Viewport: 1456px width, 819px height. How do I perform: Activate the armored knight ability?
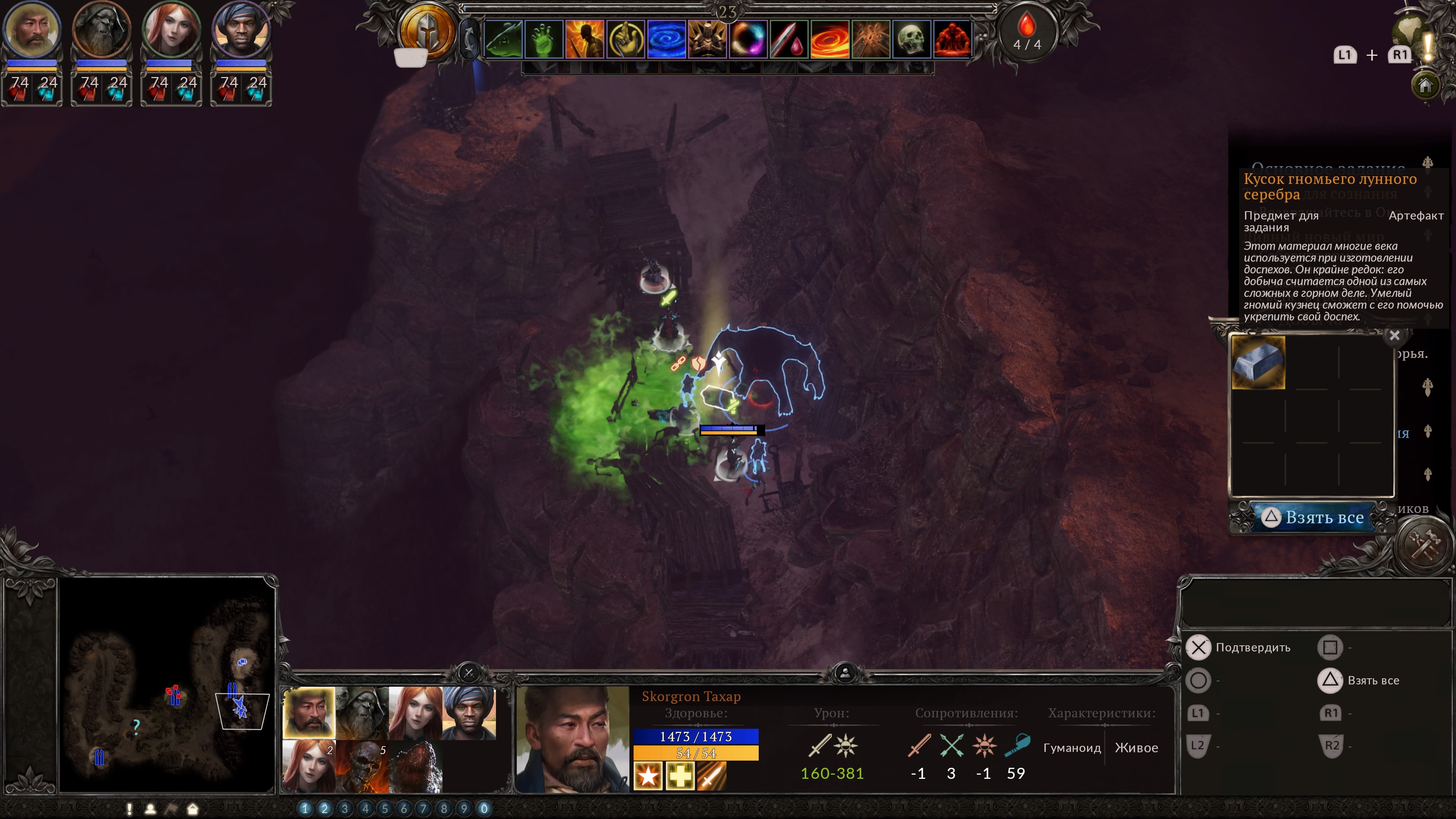tap(707, 39)
